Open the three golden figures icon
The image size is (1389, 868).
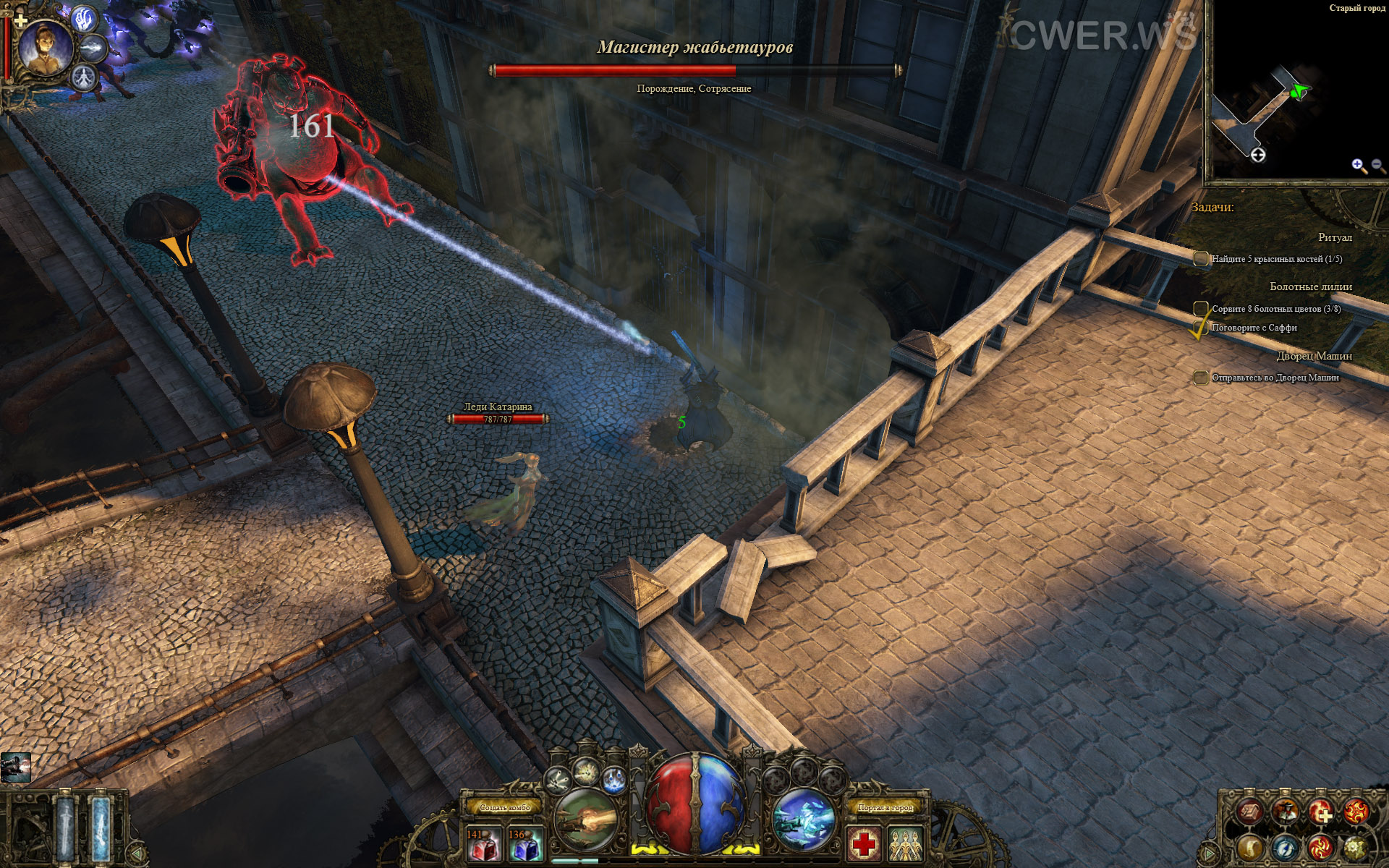[x=906, y=844]
